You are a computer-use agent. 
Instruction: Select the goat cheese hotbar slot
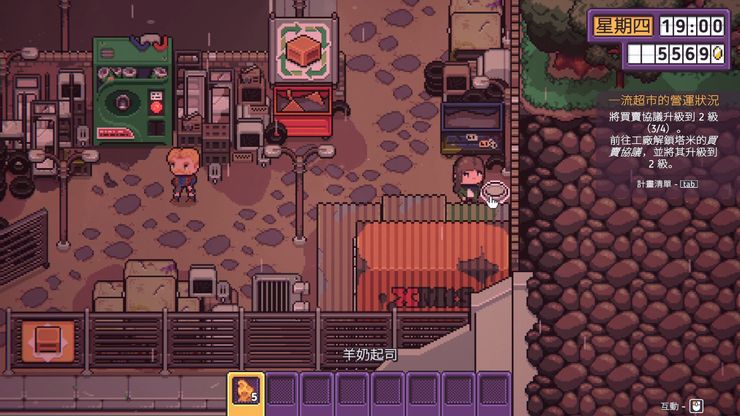[246, 391]
